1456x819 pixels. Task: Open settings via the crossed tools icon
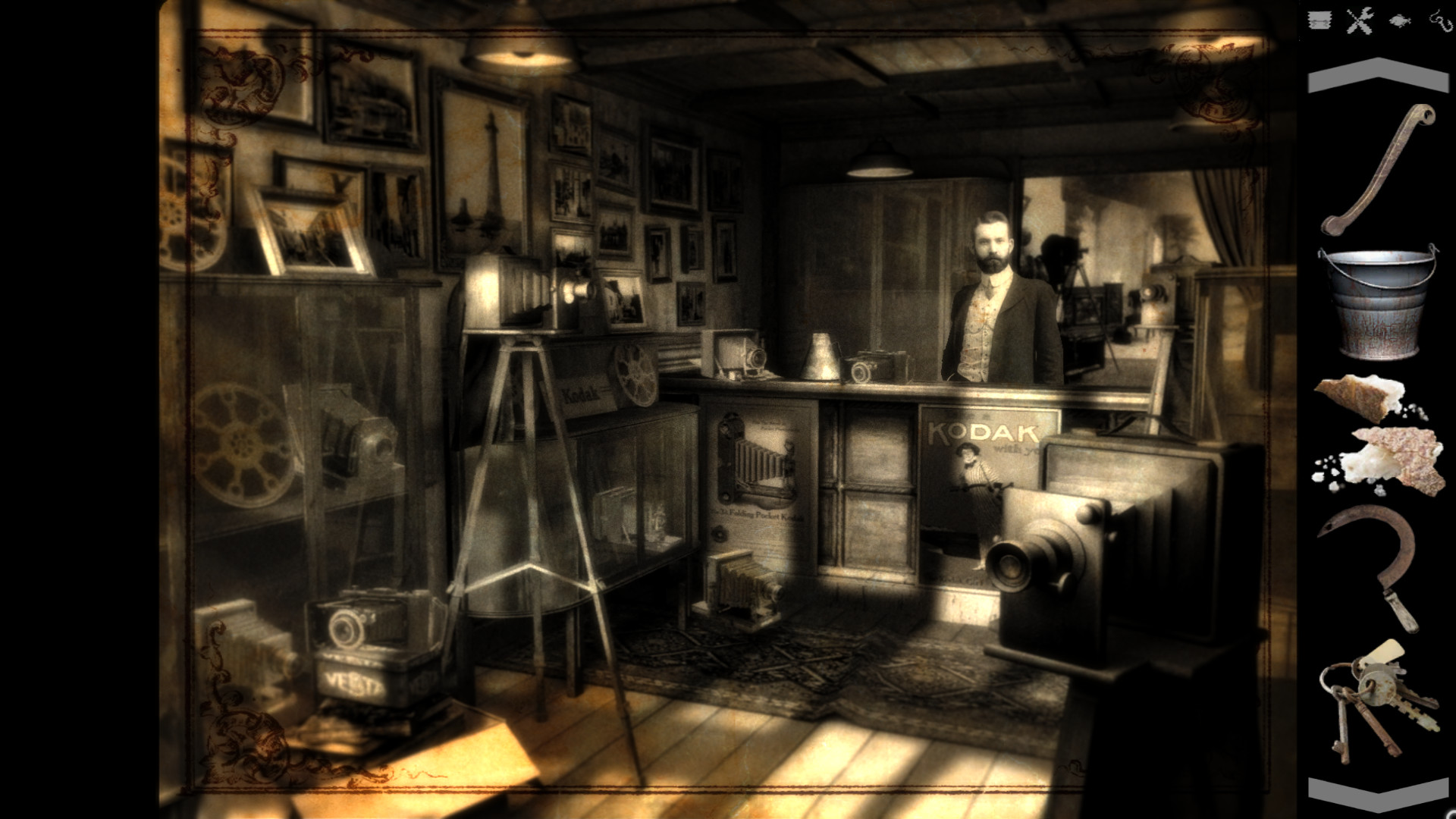(1360, 20)
